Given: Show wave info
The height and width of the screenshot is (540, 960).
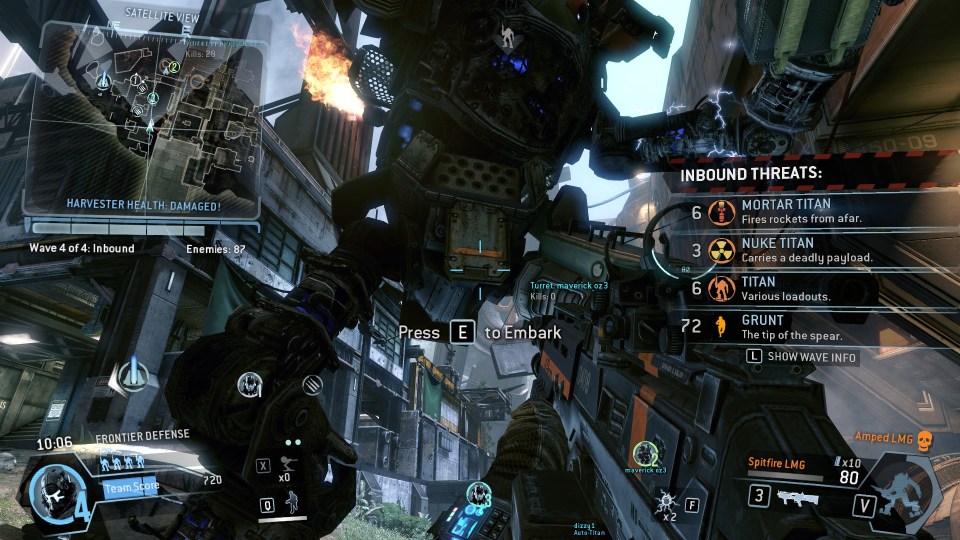Looking at the screenshot, I should click(x=802, y=357).
